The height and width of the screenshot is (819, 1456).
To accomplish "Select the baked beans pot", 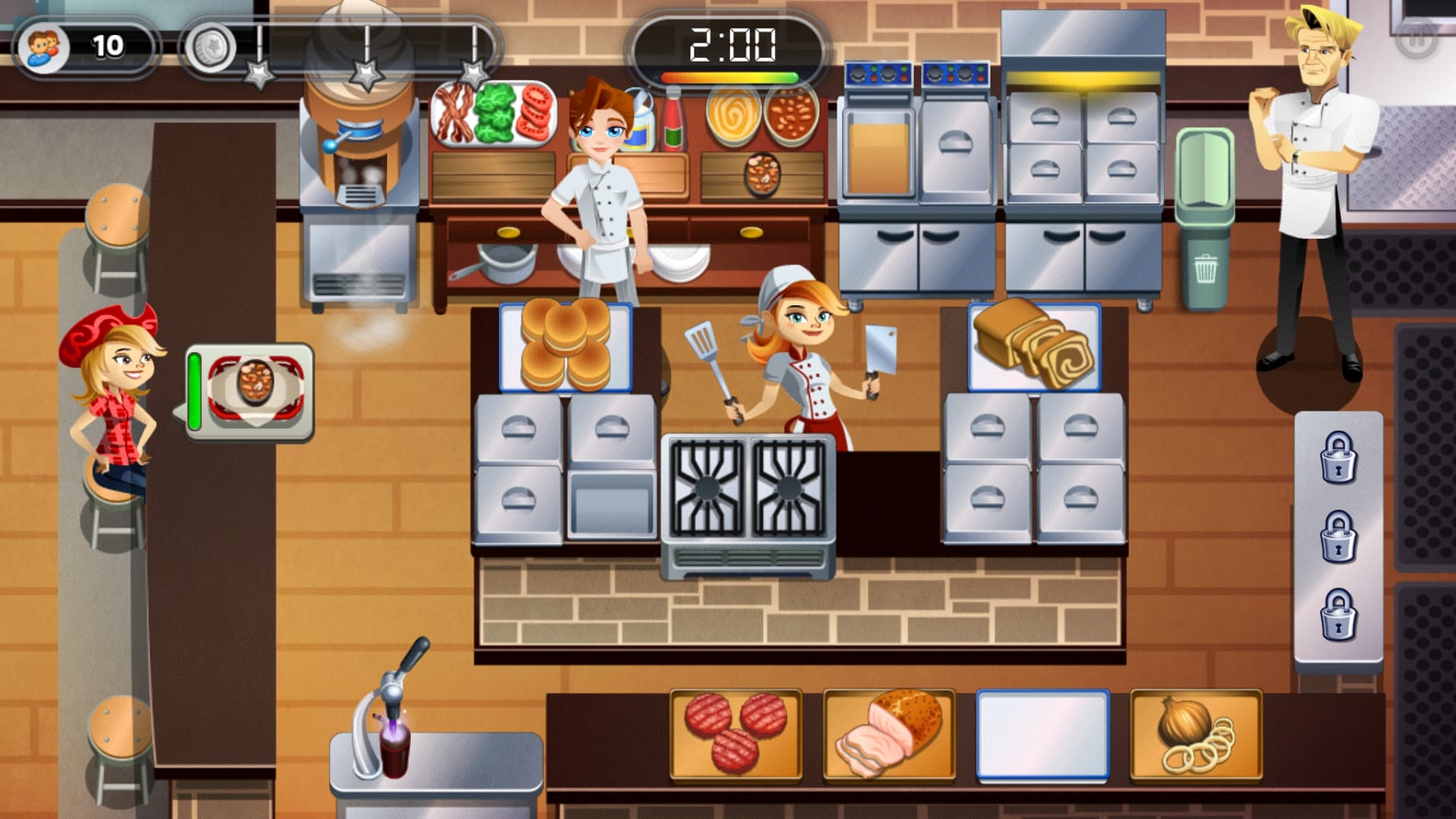I will 792,115.
